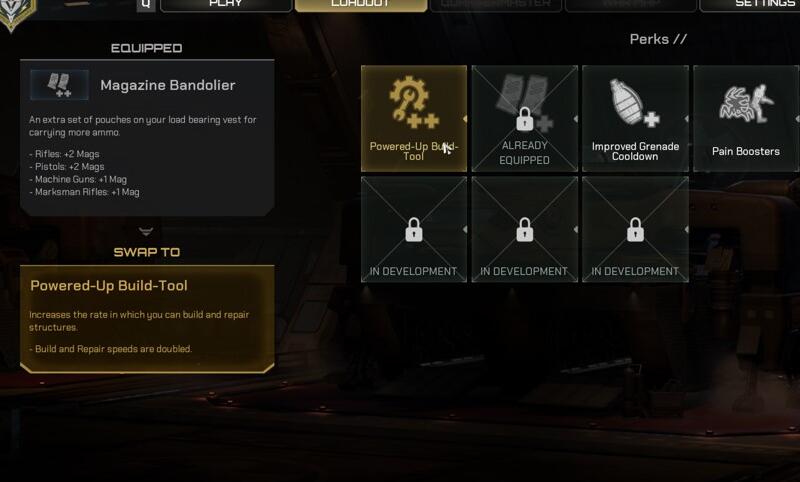Pick the Pain Boosters perk

[x=745, y=118]
